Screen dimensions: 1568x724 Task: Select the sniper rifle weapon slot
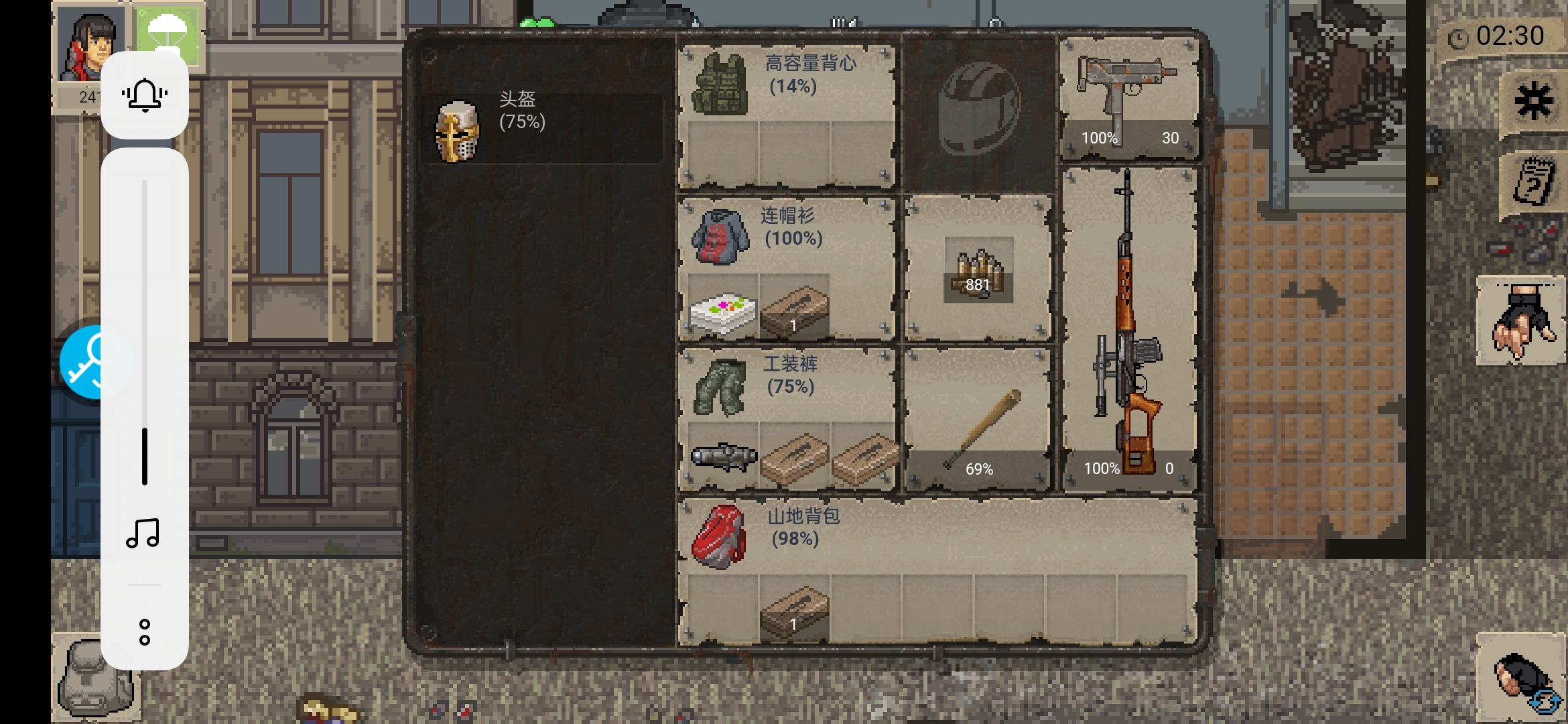(x=1128, y=328)
